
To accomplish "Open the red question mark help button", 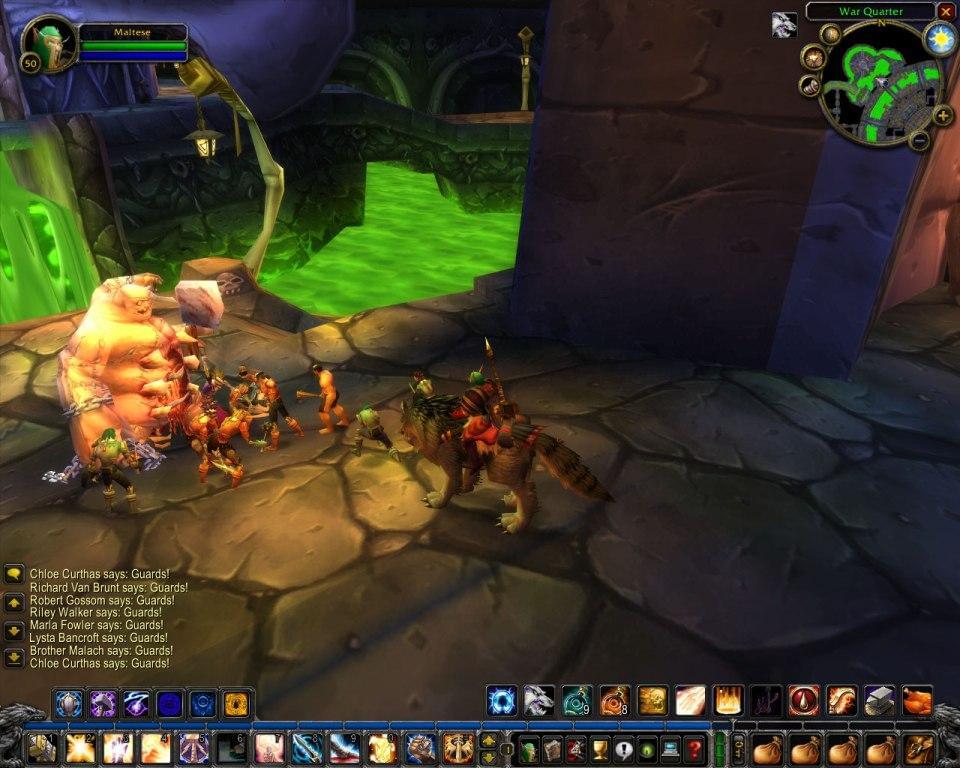I will point(694,749).
